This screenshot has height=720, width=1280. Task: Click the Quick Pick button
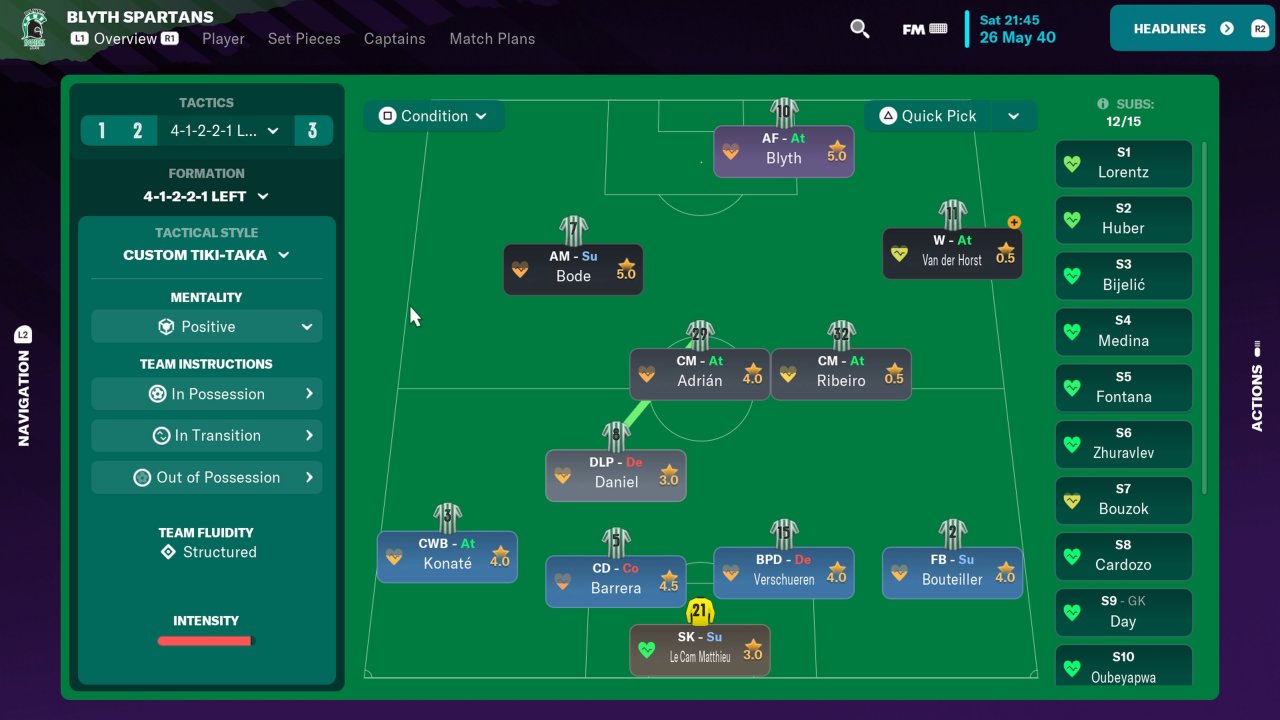pyautogui.click(x=927, y=116)
